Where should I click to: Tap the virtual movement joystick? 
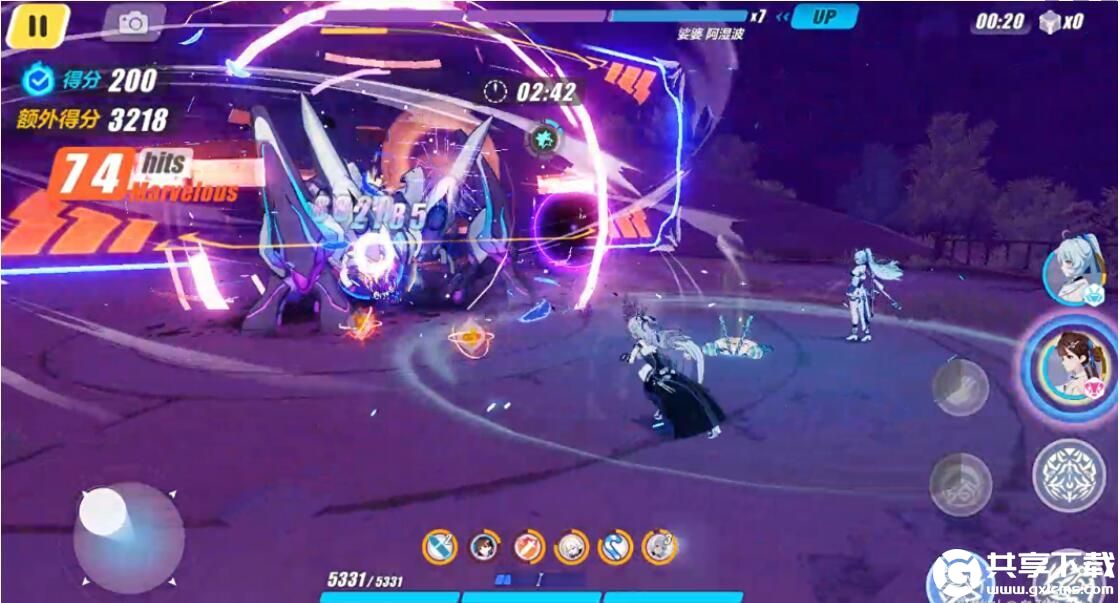127,537
